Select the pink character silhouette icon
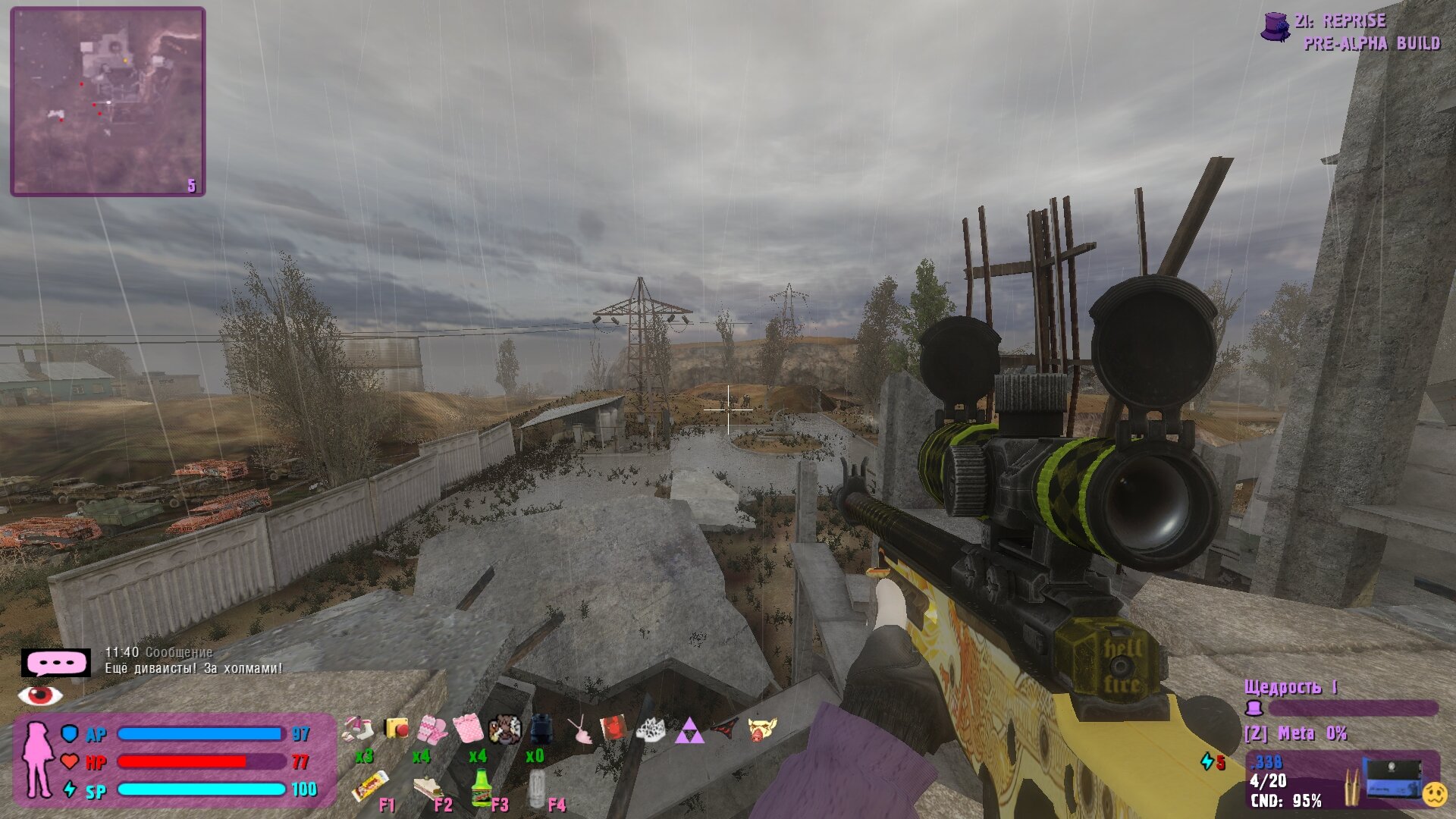The width and height of the screenshot is (1456, 819). coord(36,759)
